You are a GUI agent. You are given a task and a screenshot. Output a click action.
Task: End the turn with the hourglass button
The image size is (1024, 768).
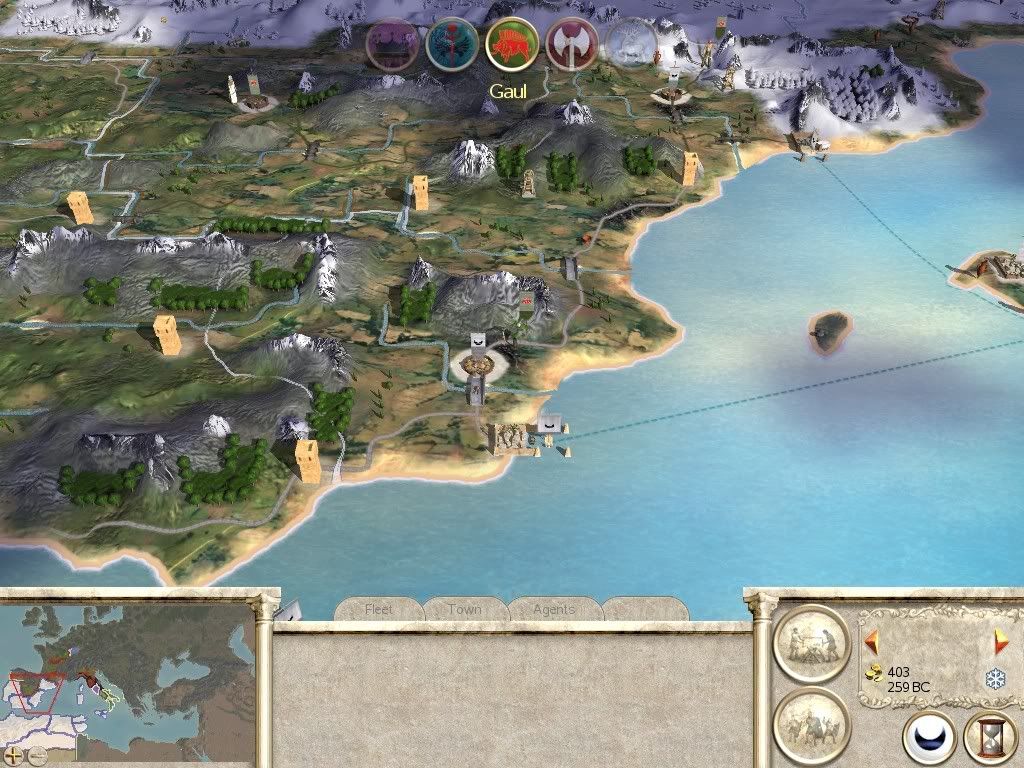click(x=989, y=739)
